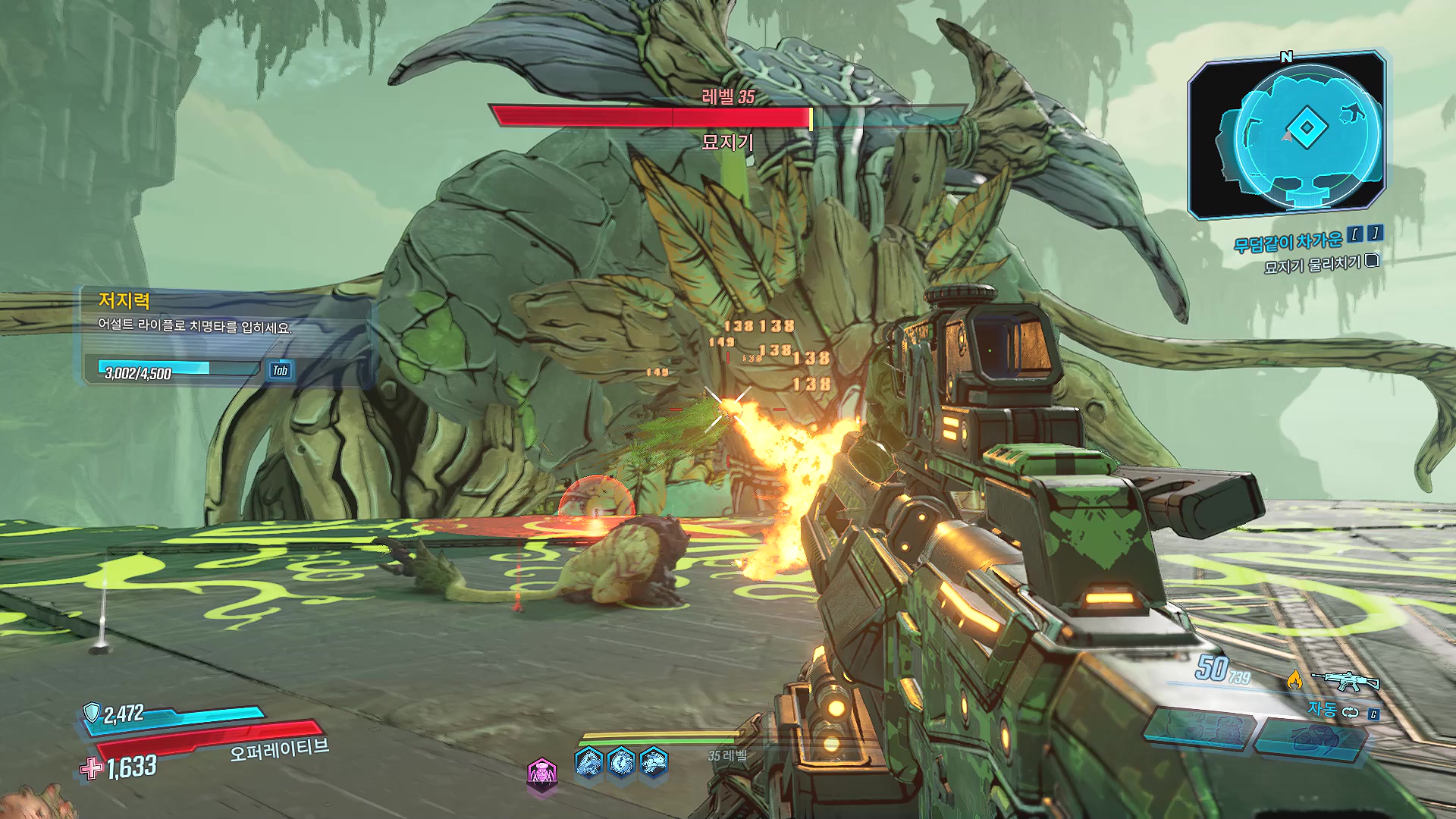Click the shield icon beside 2,472
1456x819 pixels.
click(x=92, y=713)
